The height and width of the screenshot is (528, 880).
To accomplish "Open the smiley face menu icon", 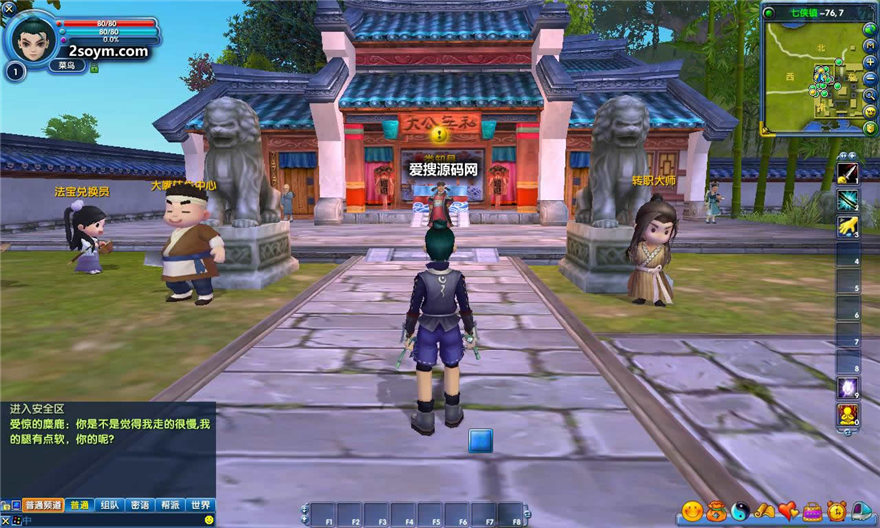I will [x=692, y=511].
